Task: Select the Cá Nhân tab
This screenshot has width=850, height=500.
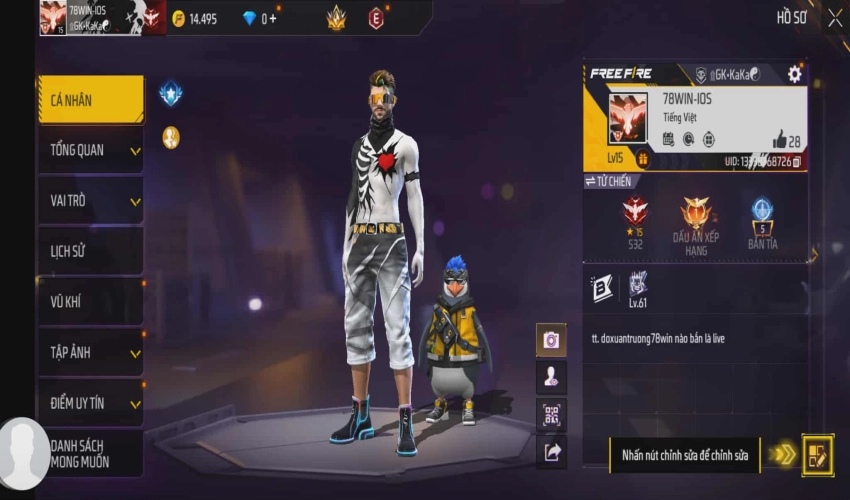Action: click(90, 99)
